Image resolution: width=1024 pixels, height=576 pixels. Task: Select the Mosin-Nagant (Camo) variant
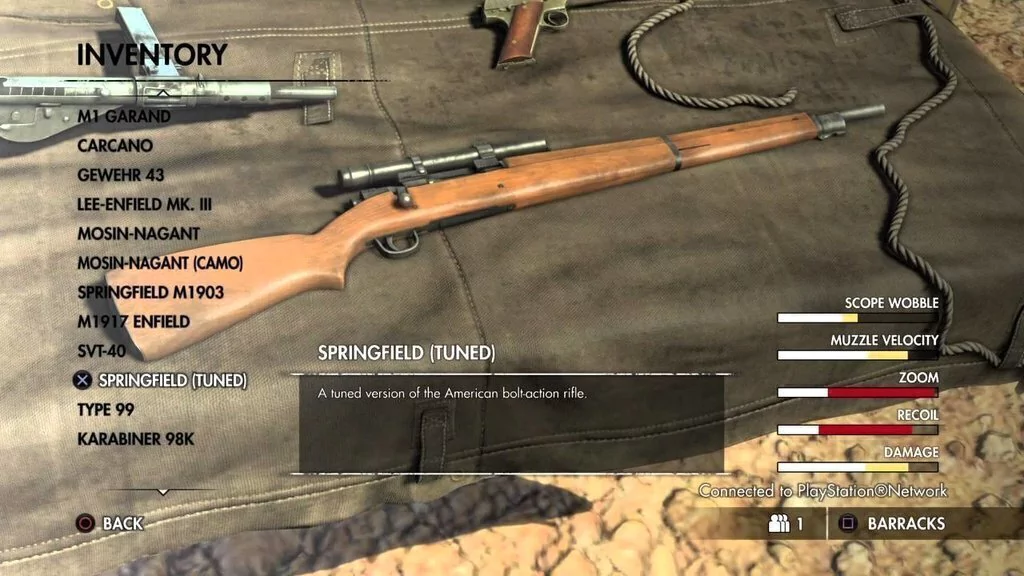160,263
